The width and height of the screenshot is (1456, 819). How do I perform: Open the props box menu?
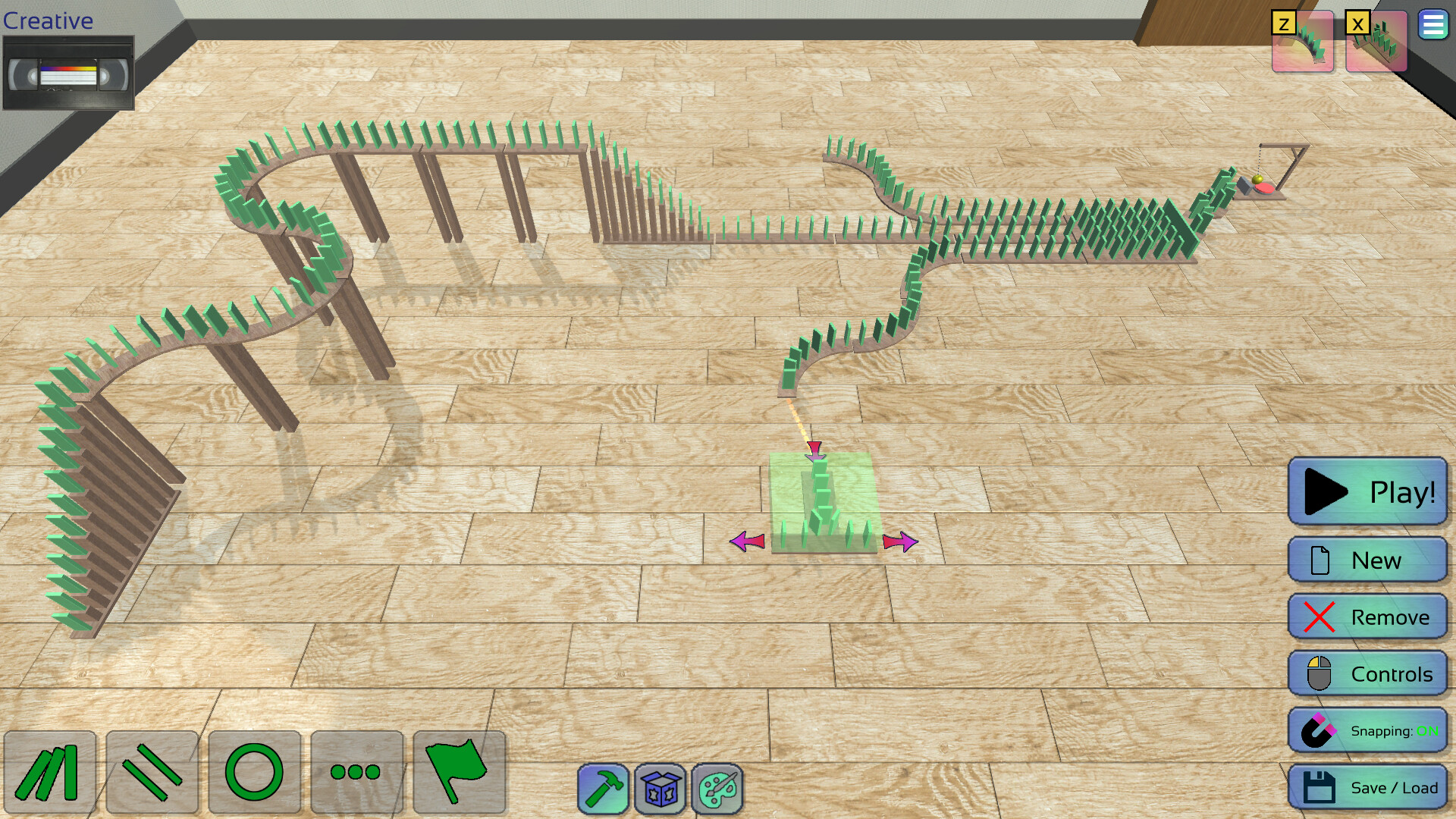pyautogui.click(x=659, y=789)
